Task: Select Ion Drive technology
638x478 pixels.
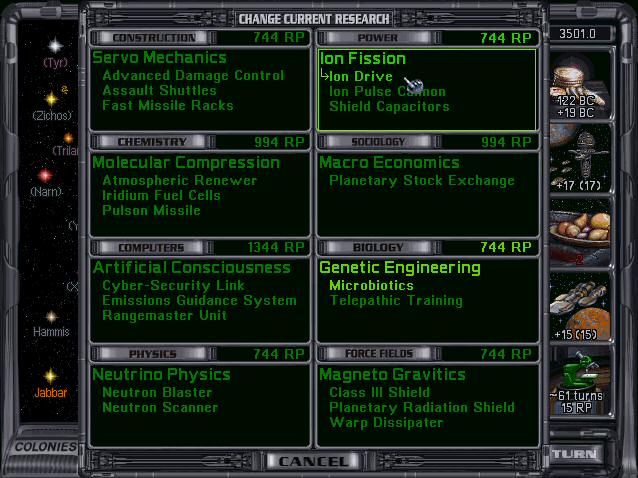Action: pyautogui.click(x=361, y=77)
